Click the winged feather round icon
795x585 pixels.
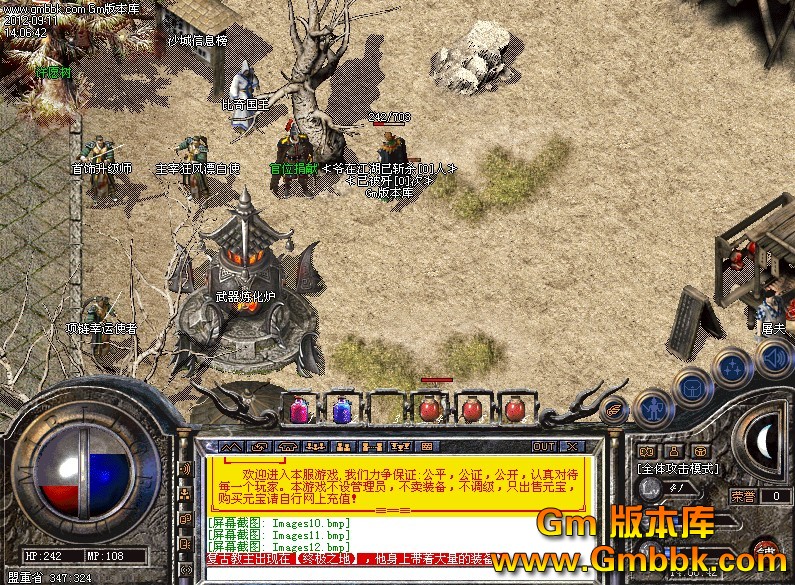[616, 408]
